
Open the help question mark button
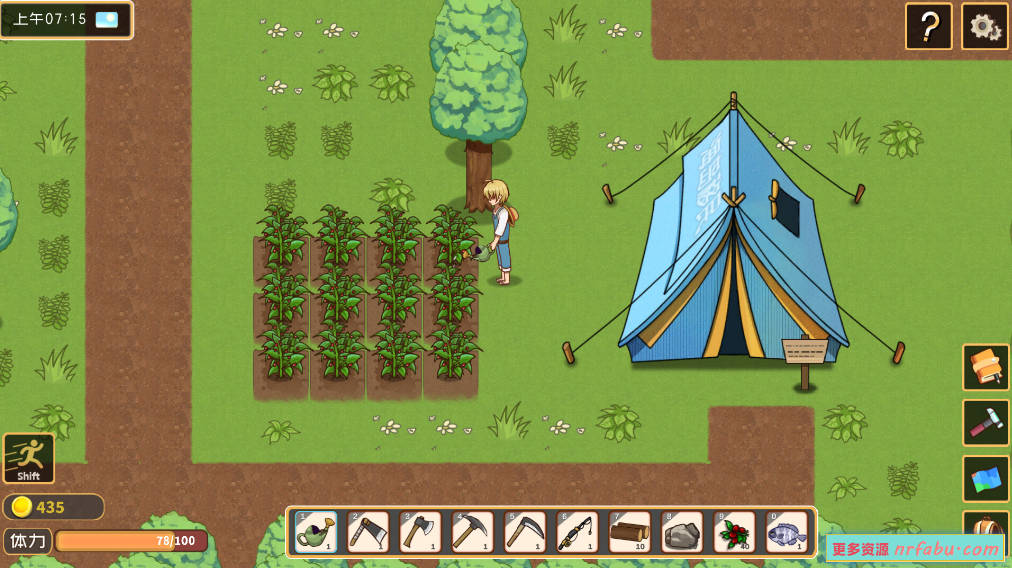point(929,27)
